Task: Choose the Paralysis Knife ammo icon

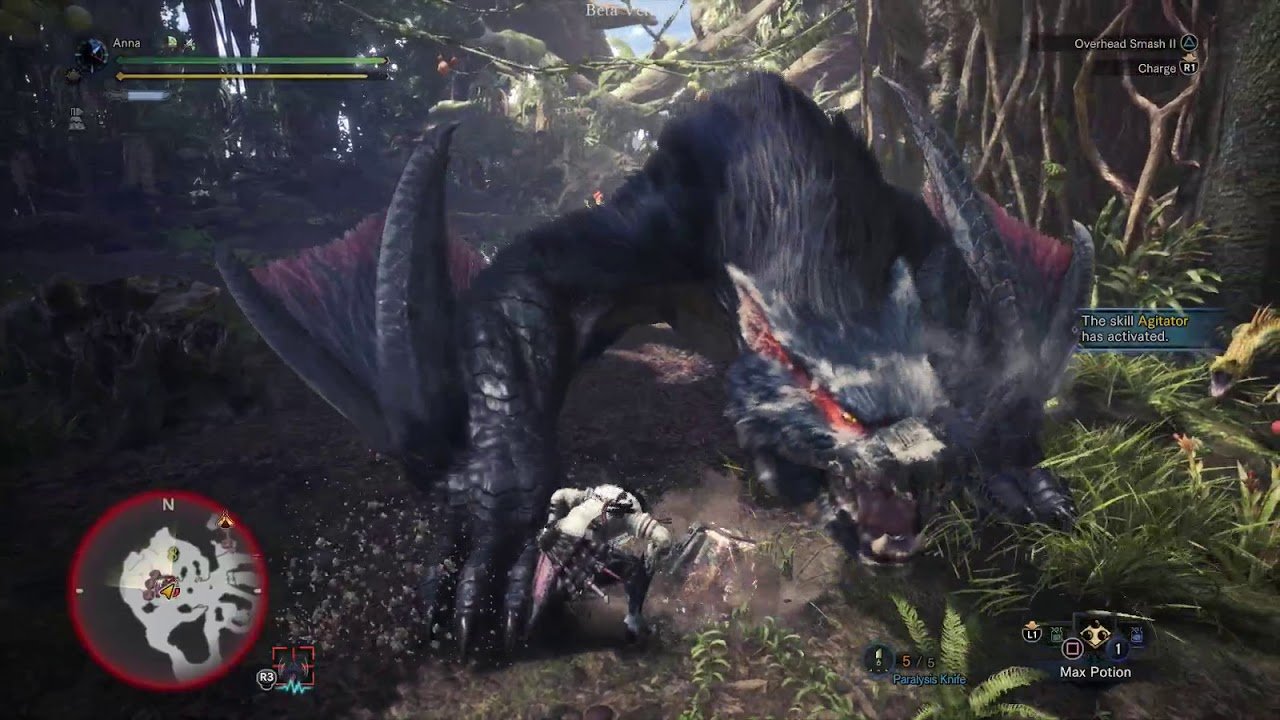Action: (879, 658)
